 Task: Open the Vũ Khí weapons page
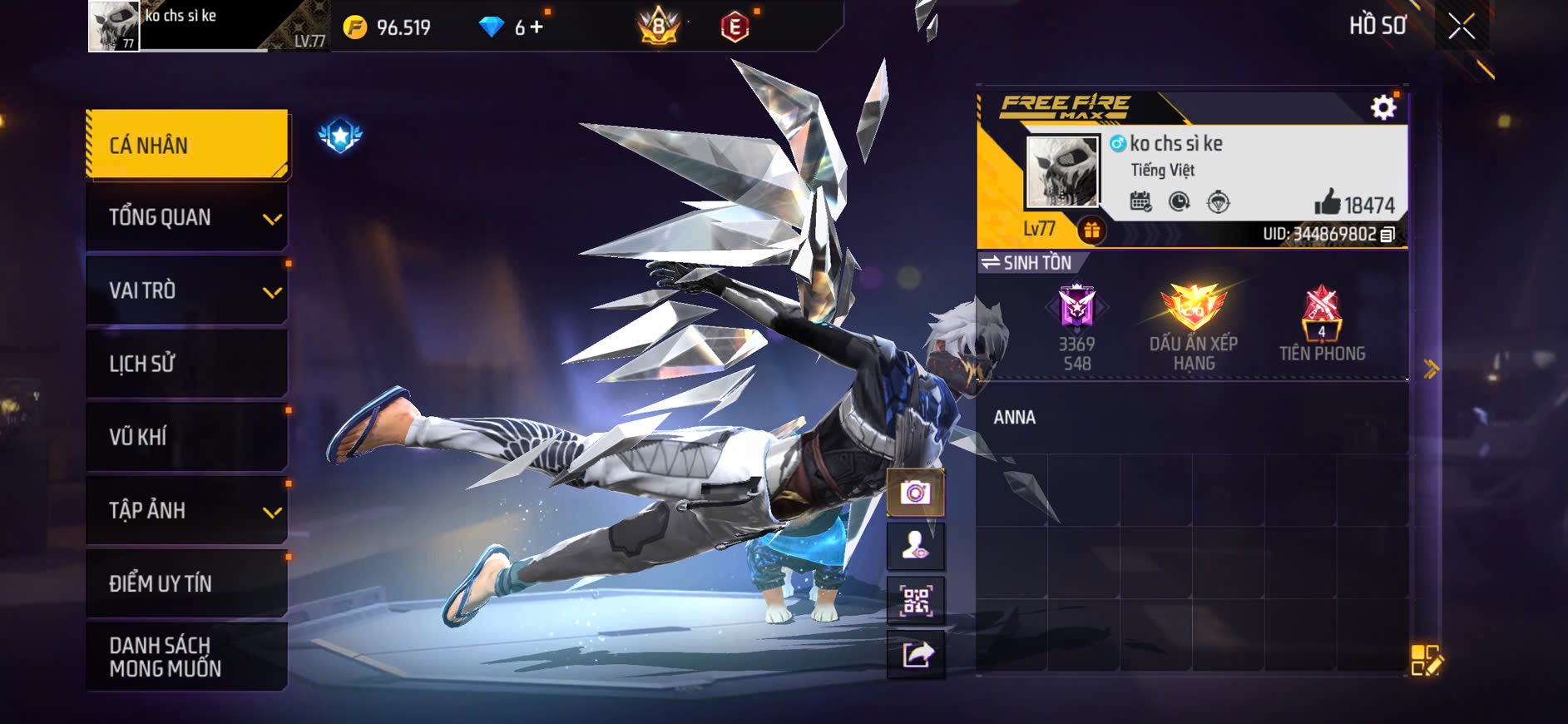click(187, 437)
